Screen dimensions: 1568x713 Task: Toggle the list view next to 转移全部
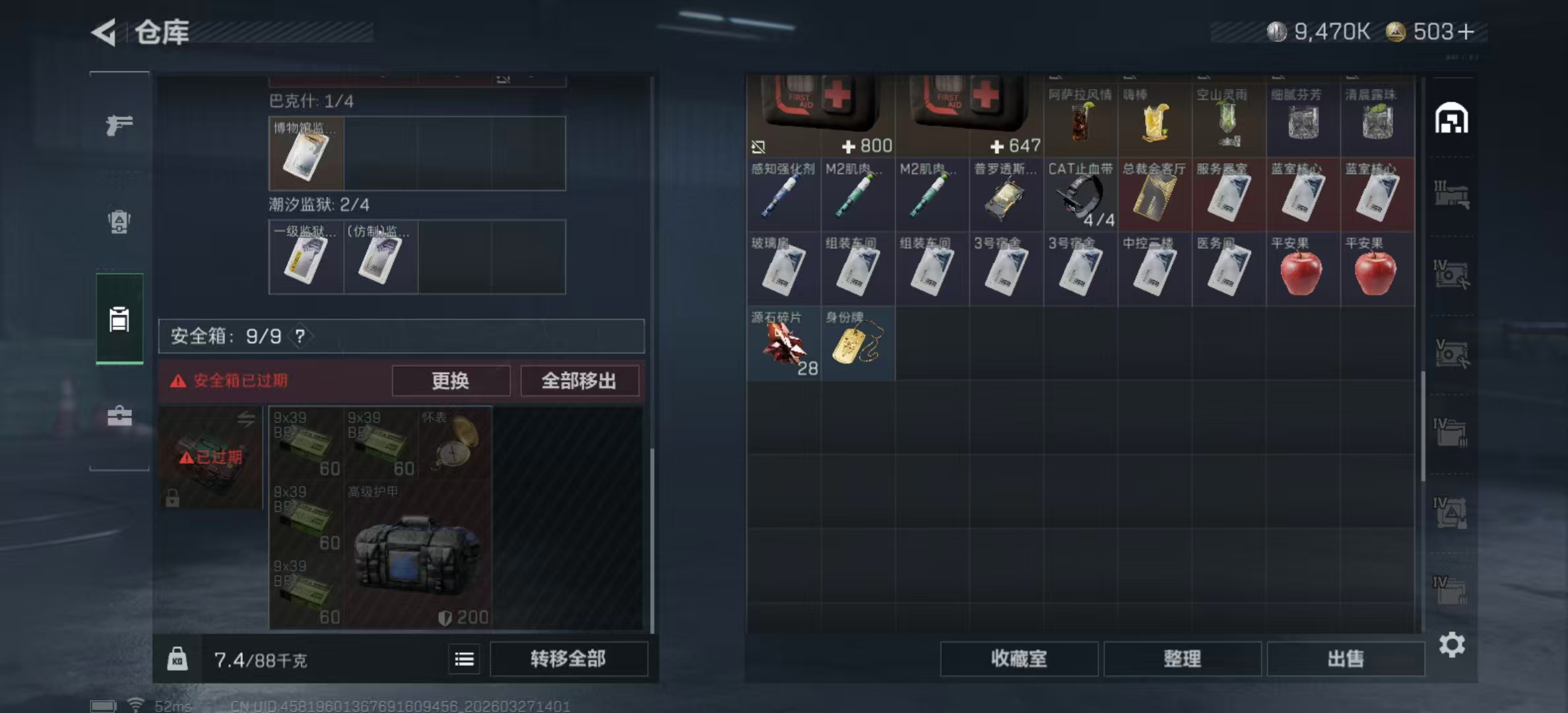coord(464,660)
